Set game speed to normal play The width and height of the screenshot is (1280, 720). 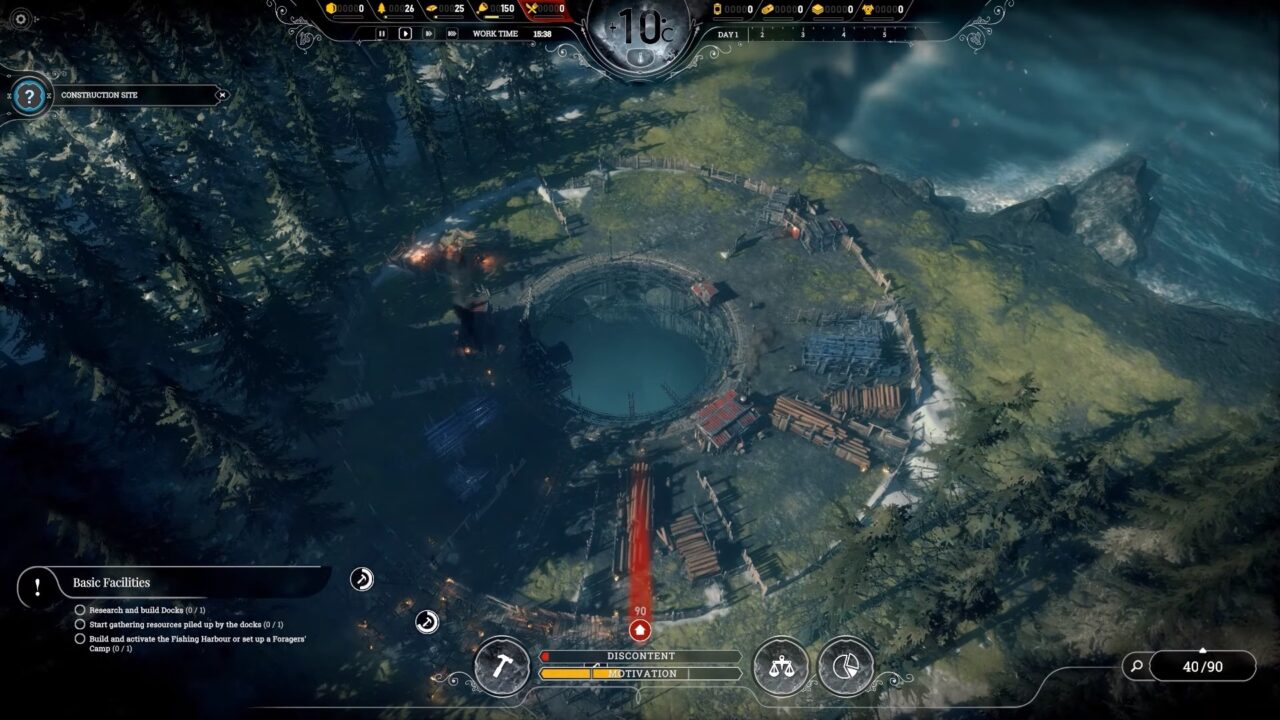(405, 33)
